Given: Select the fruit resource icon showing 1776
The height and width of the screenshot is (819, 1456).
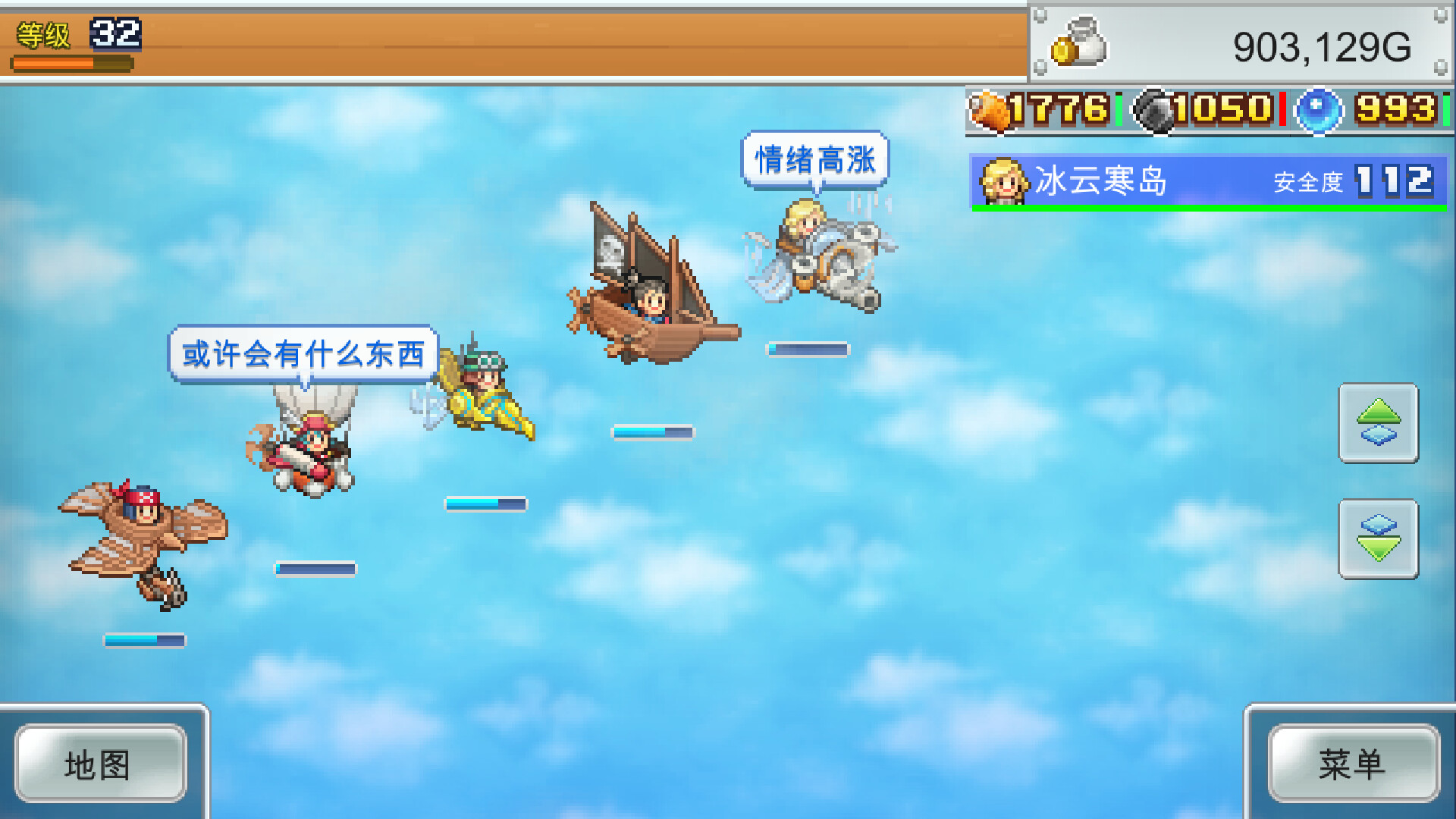Looking at the screenshot, I should click(x=990, y=111).
